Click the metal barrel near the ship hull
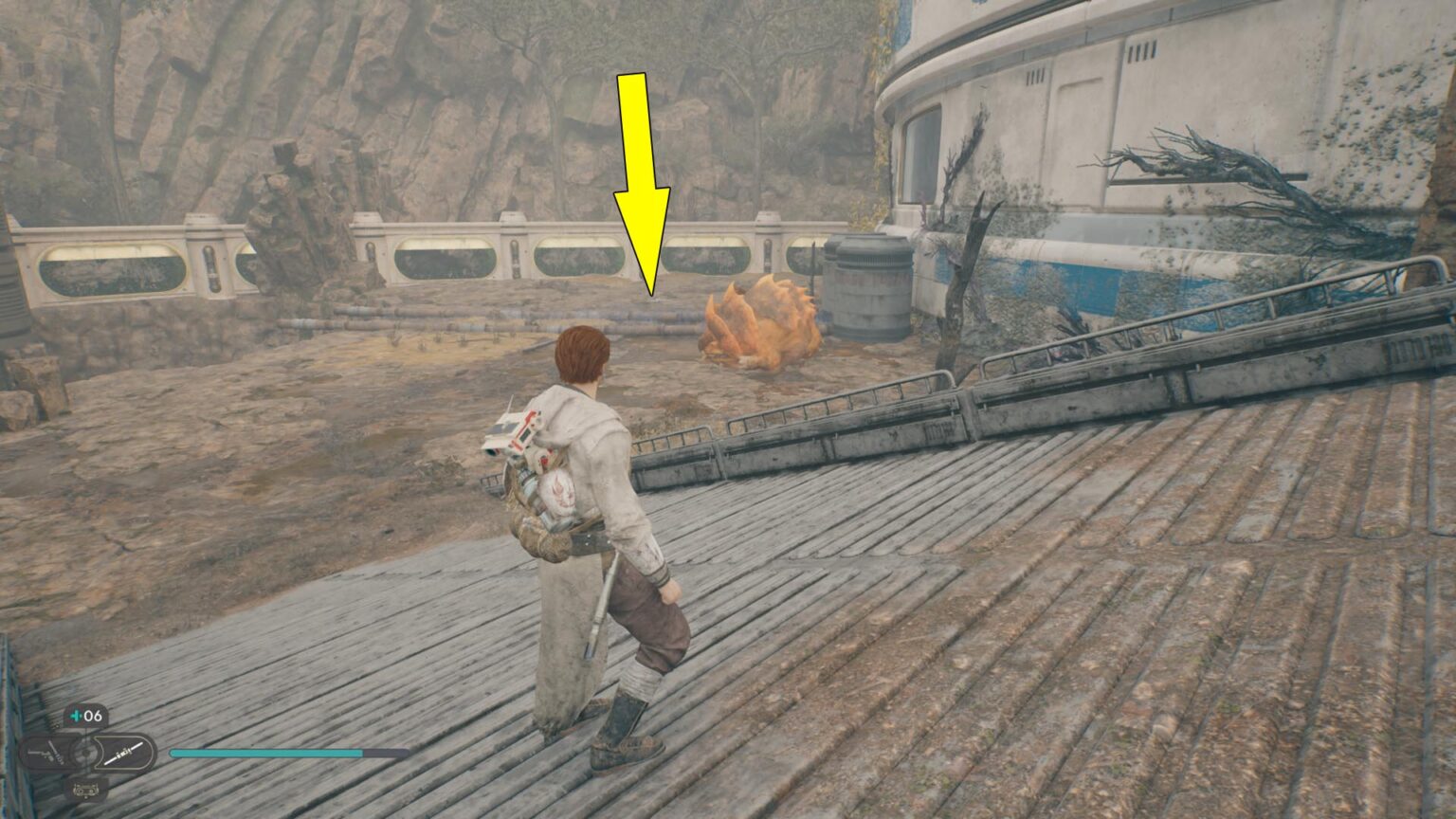This screenshot has height=819, width=1456. pyautogui.click(x=865, y=289)
